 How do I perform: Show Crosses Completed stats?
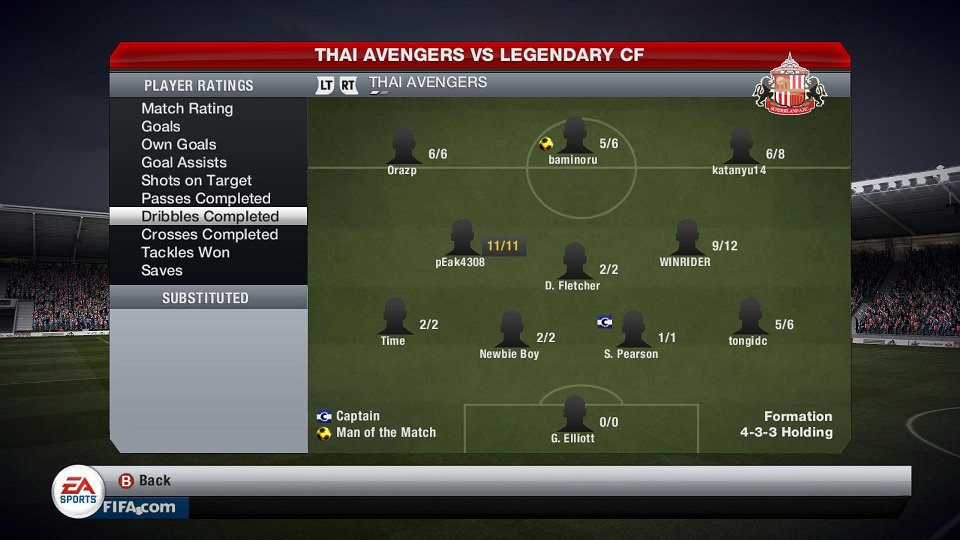pos(209,234)
